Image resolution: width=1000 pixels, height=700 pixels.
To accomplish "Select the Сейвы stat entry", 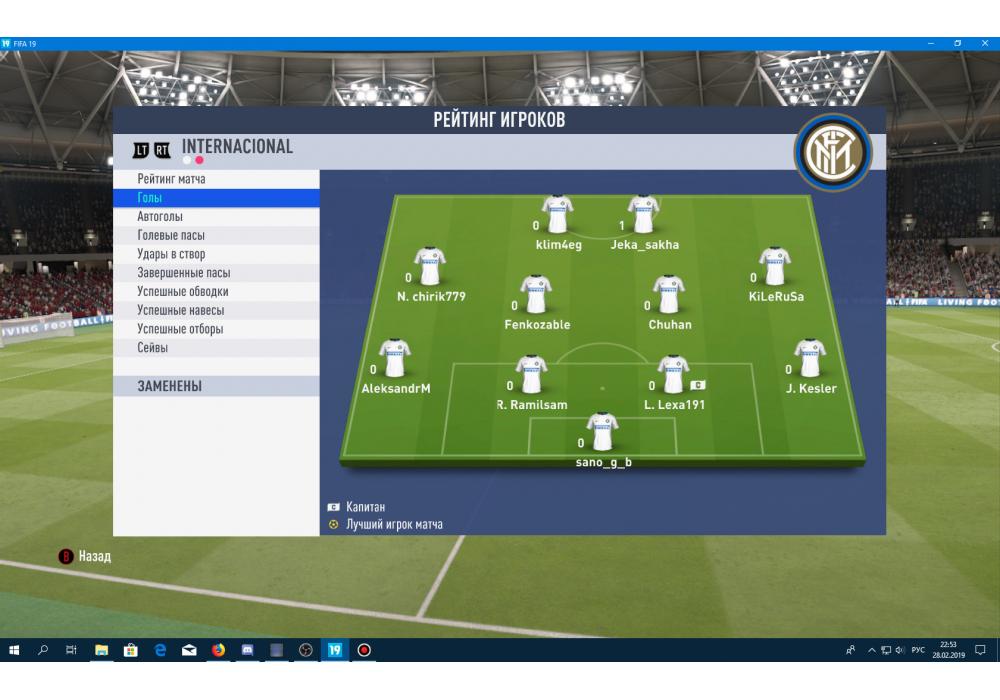I will [152, 348].
